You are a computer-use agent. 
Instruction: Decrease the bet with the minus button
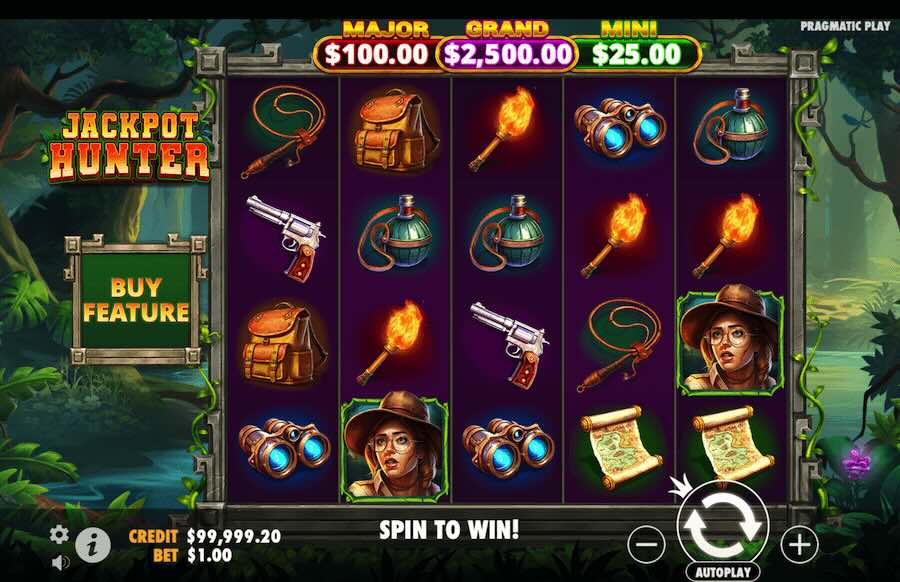648,544
